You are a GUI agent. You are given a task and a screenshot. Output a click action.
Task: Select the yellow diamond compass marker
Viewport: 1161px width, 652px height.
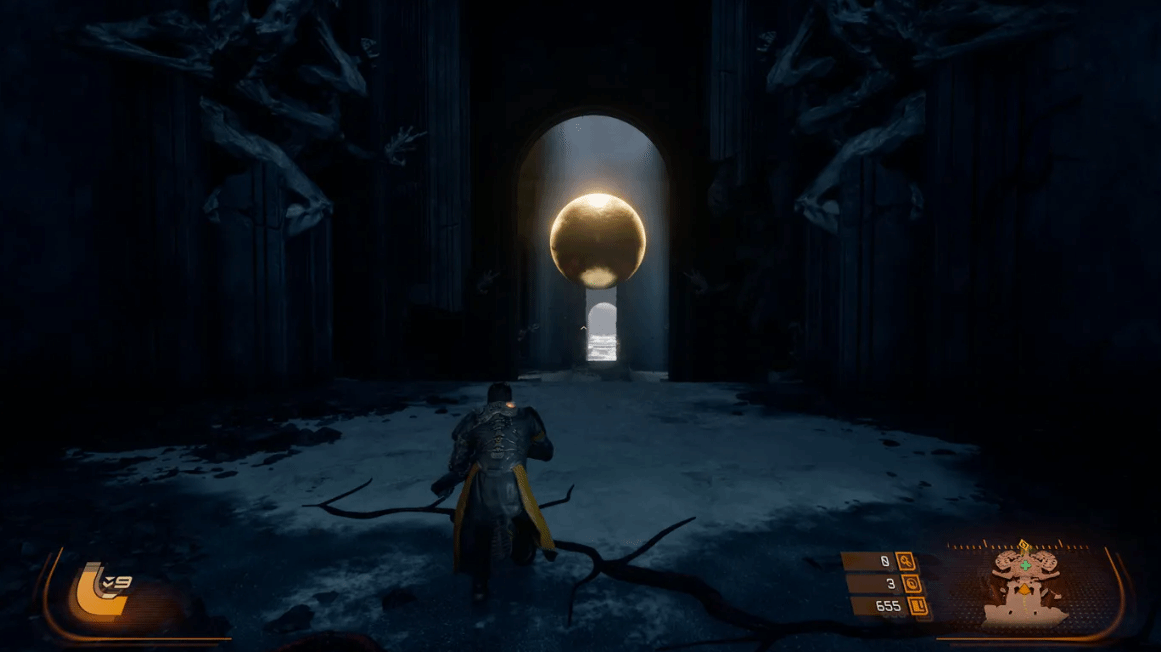[x=1023, y=545]
